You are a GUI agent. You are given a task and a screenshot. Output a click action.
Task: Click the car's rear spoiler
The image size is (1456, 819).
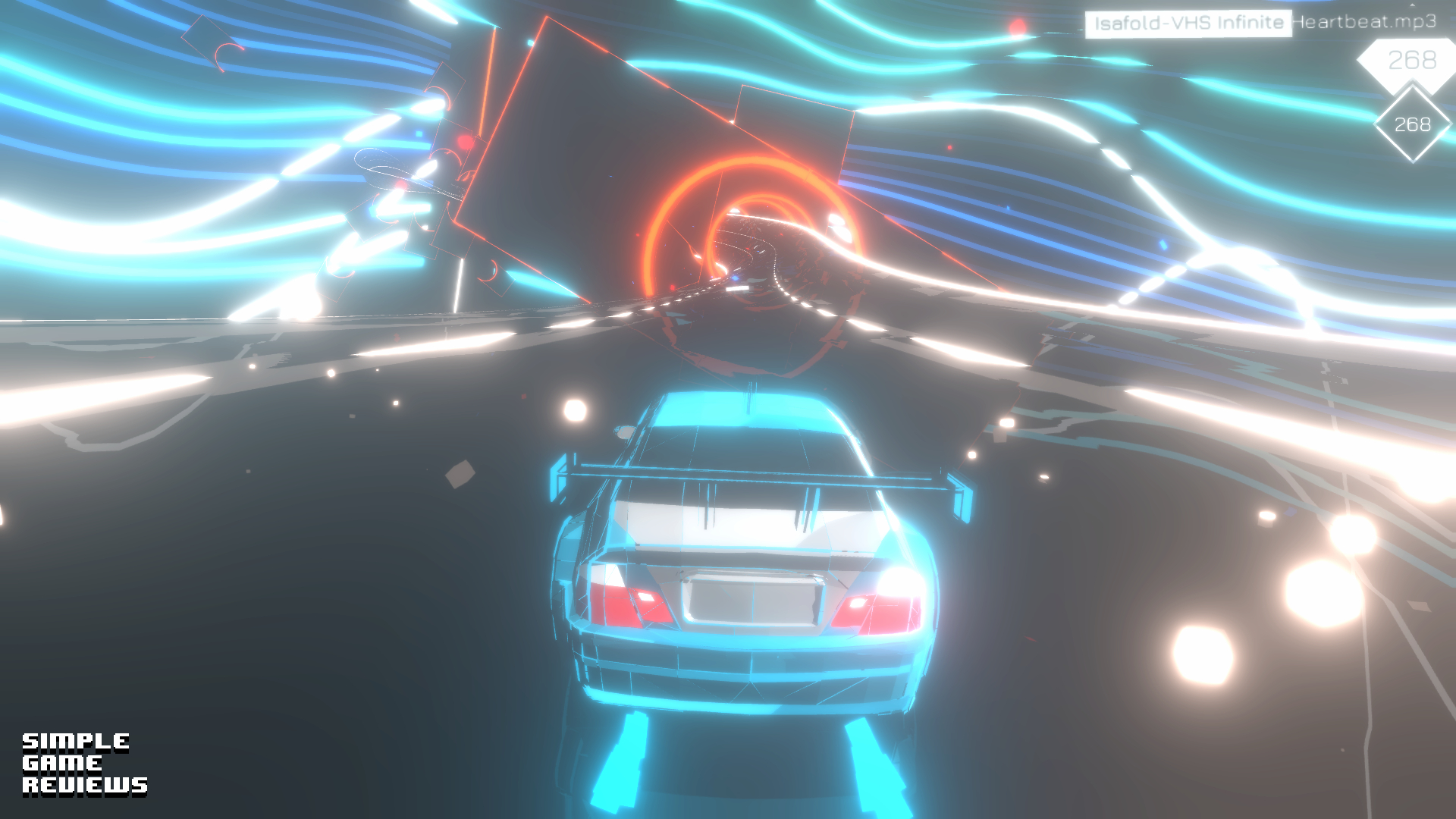click(751, 474)
